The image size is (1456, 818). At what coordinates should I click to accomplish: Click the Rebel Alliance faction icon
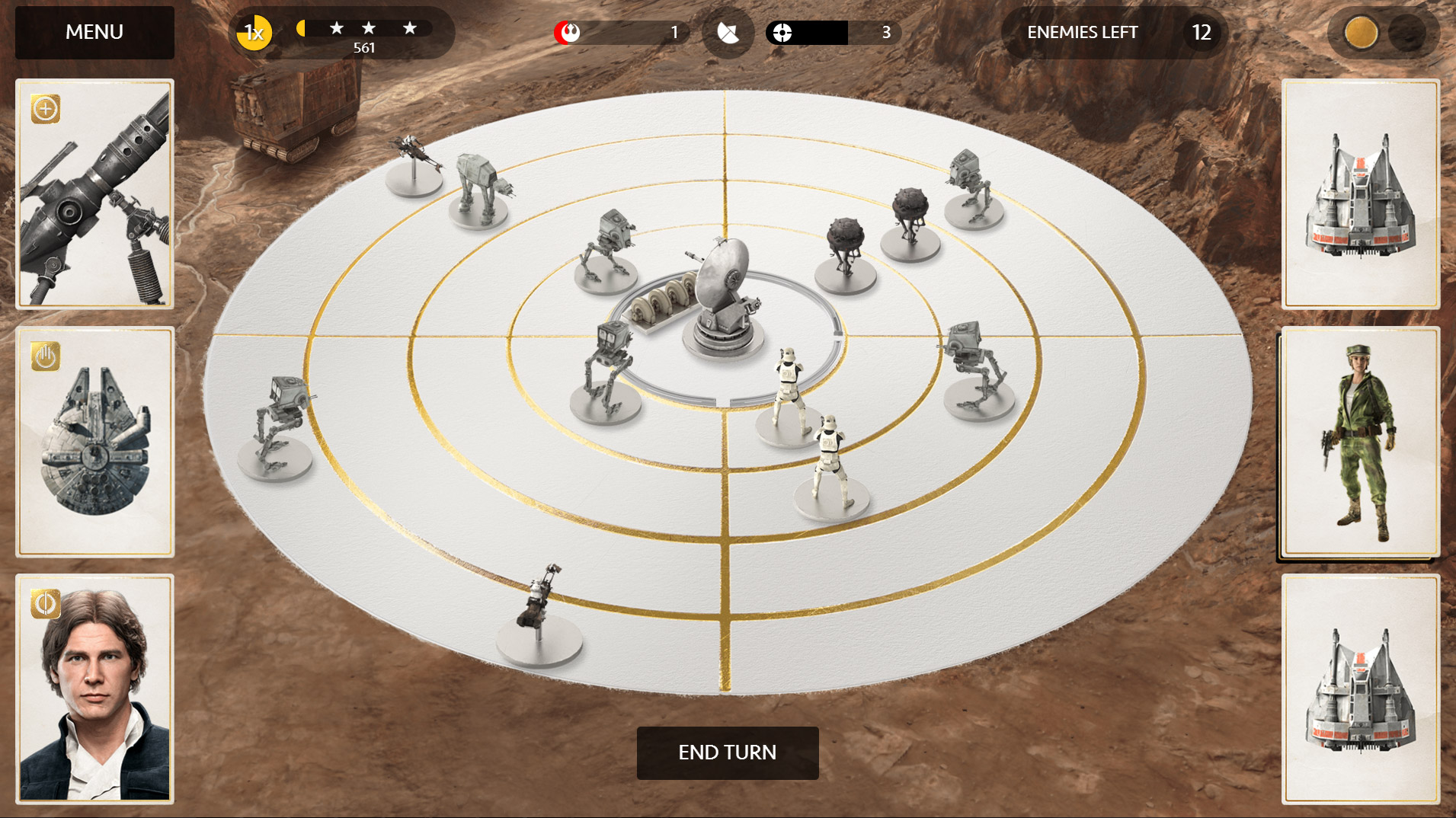coord(567,32)
